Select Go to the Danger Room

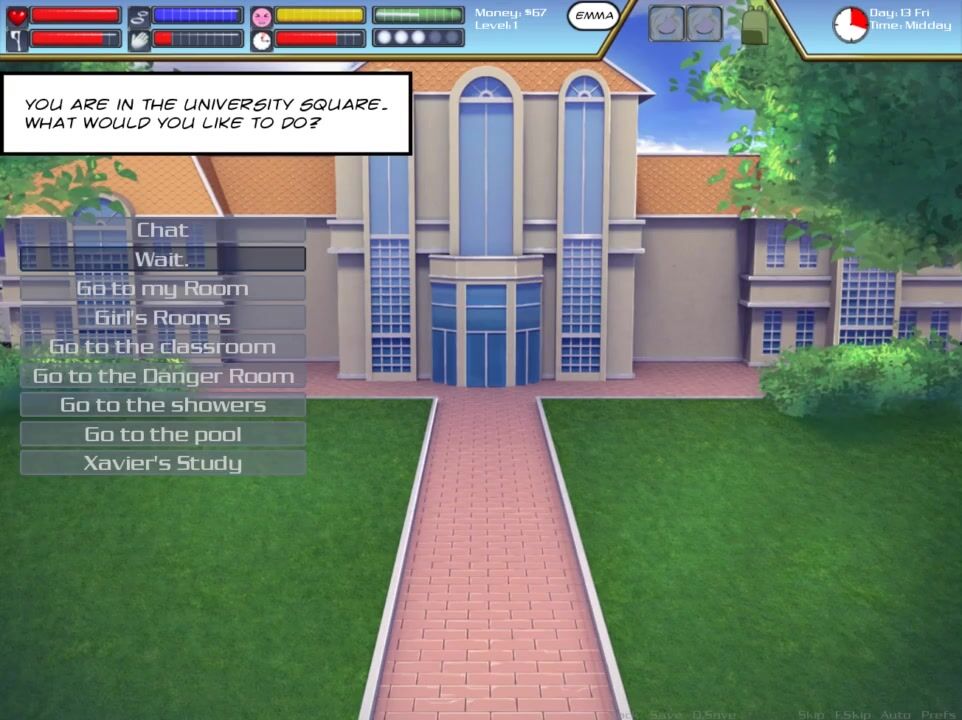pyautogui.click(x=162, y=376)
